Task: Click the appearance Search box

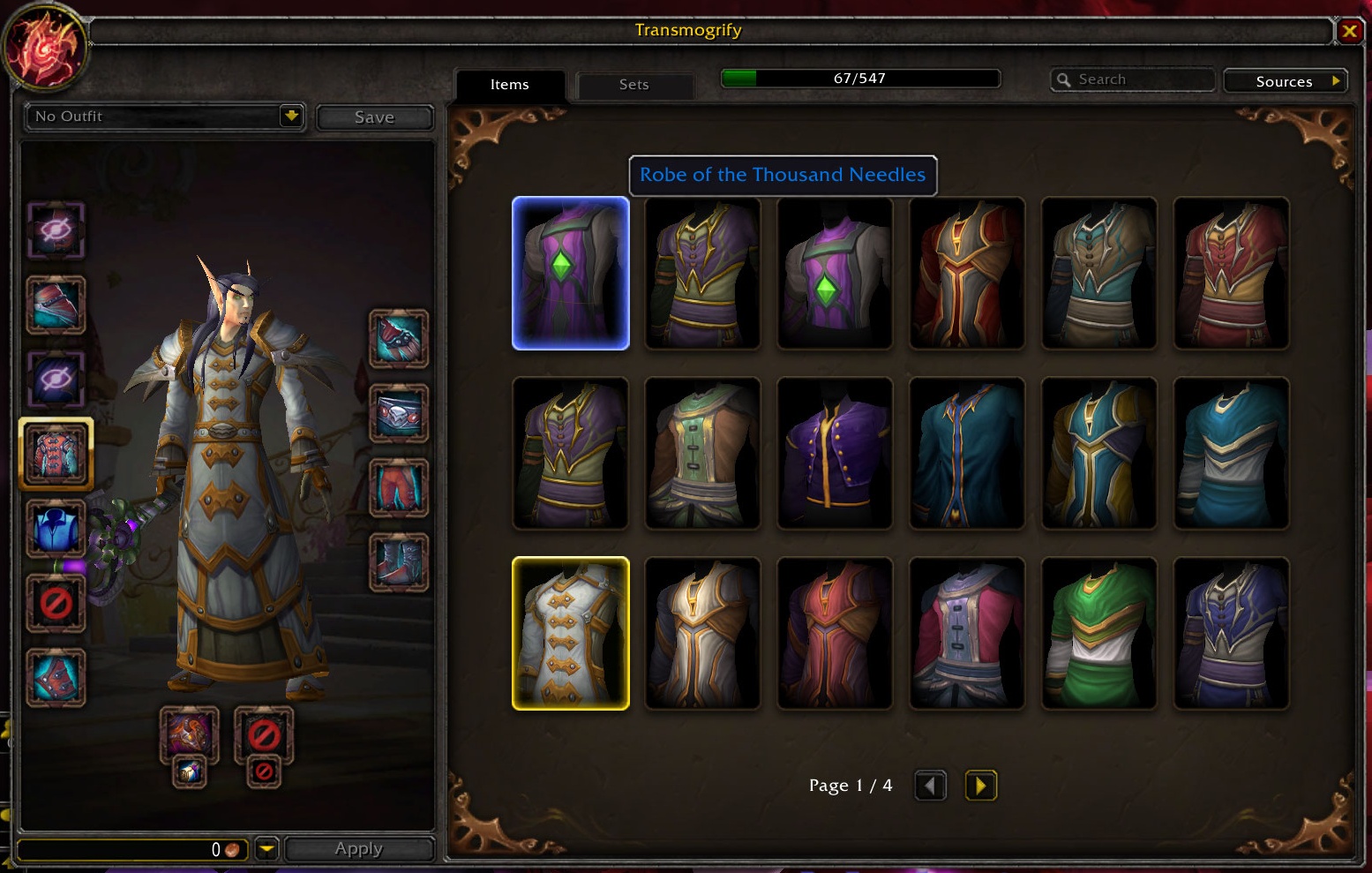Action: (x=1133, y=79)
